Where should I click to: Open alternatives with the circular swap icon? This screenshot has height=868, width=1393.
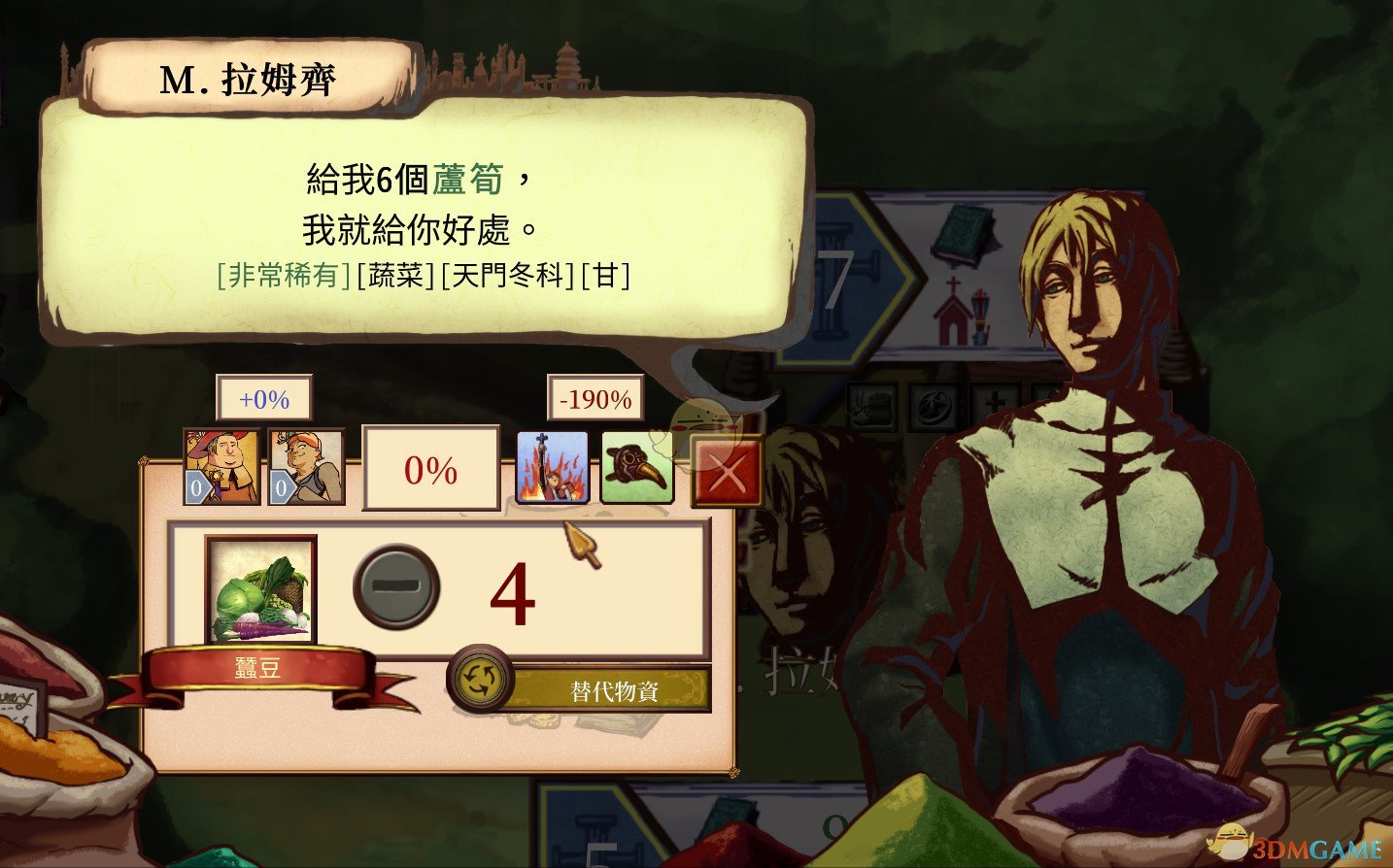[x=478, y=681]
